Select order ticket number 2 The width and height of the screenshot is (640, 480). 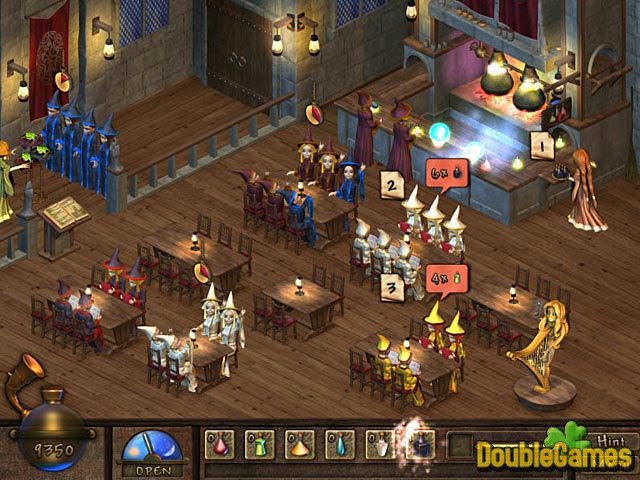pyautogui.click(x=393, y=183)
